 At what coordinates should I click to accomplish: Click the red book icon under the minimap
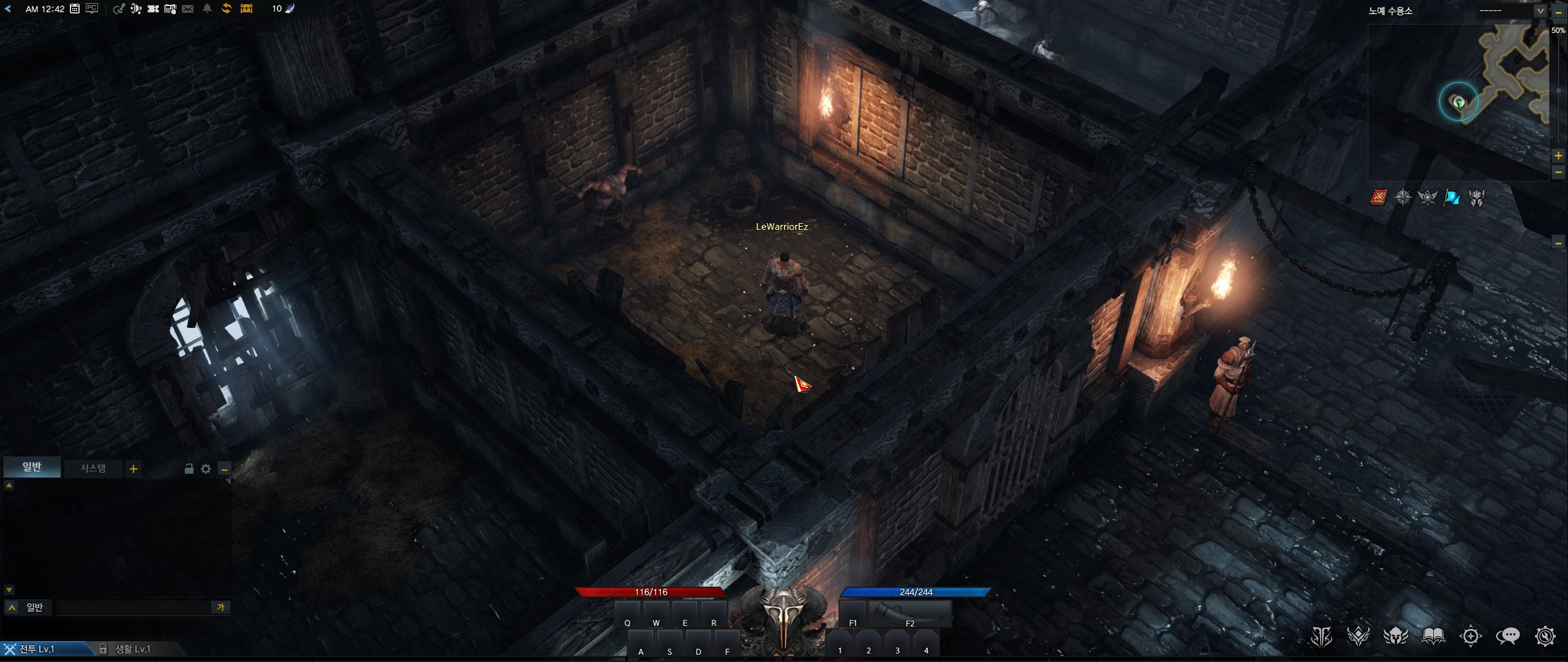[1378, 197]
